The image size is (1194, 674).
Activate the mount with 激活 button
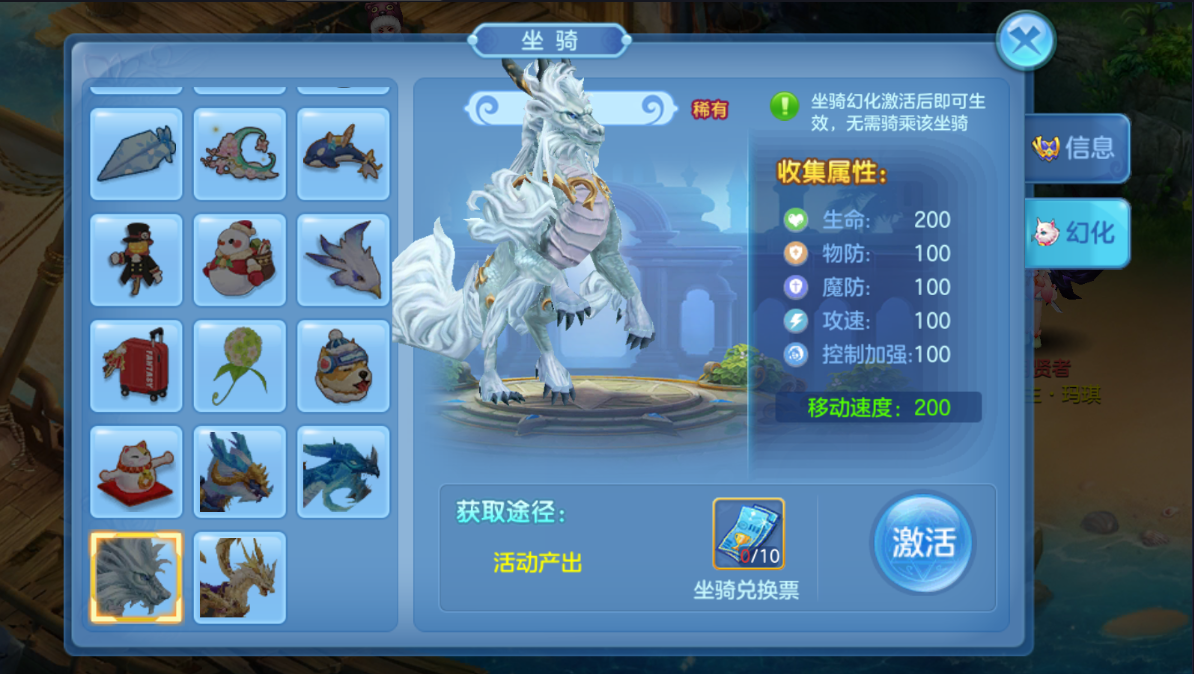pos(922,543)
